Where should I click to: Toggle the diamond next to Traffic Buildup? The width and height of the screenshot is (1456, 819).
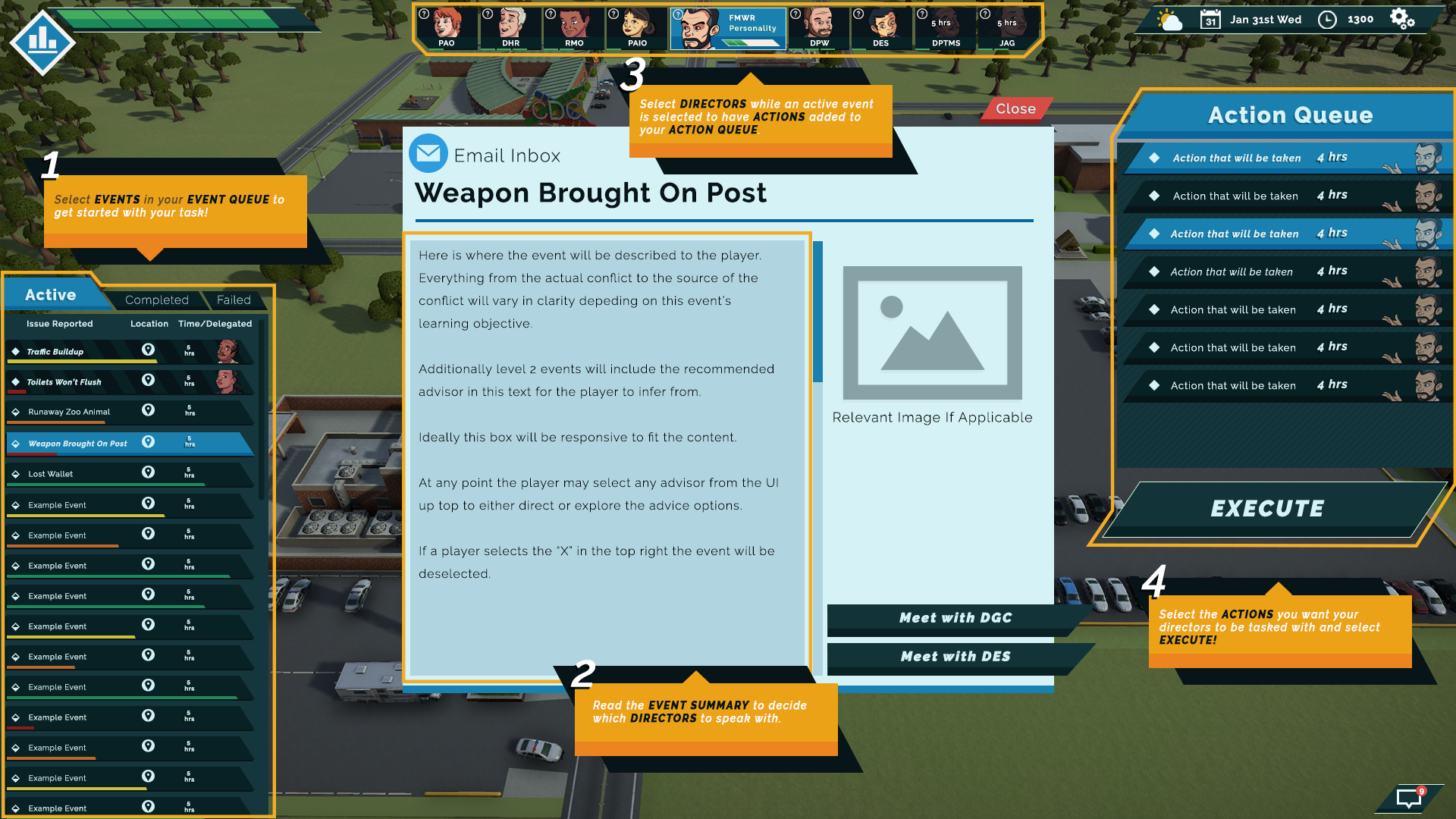coord(16,350)
